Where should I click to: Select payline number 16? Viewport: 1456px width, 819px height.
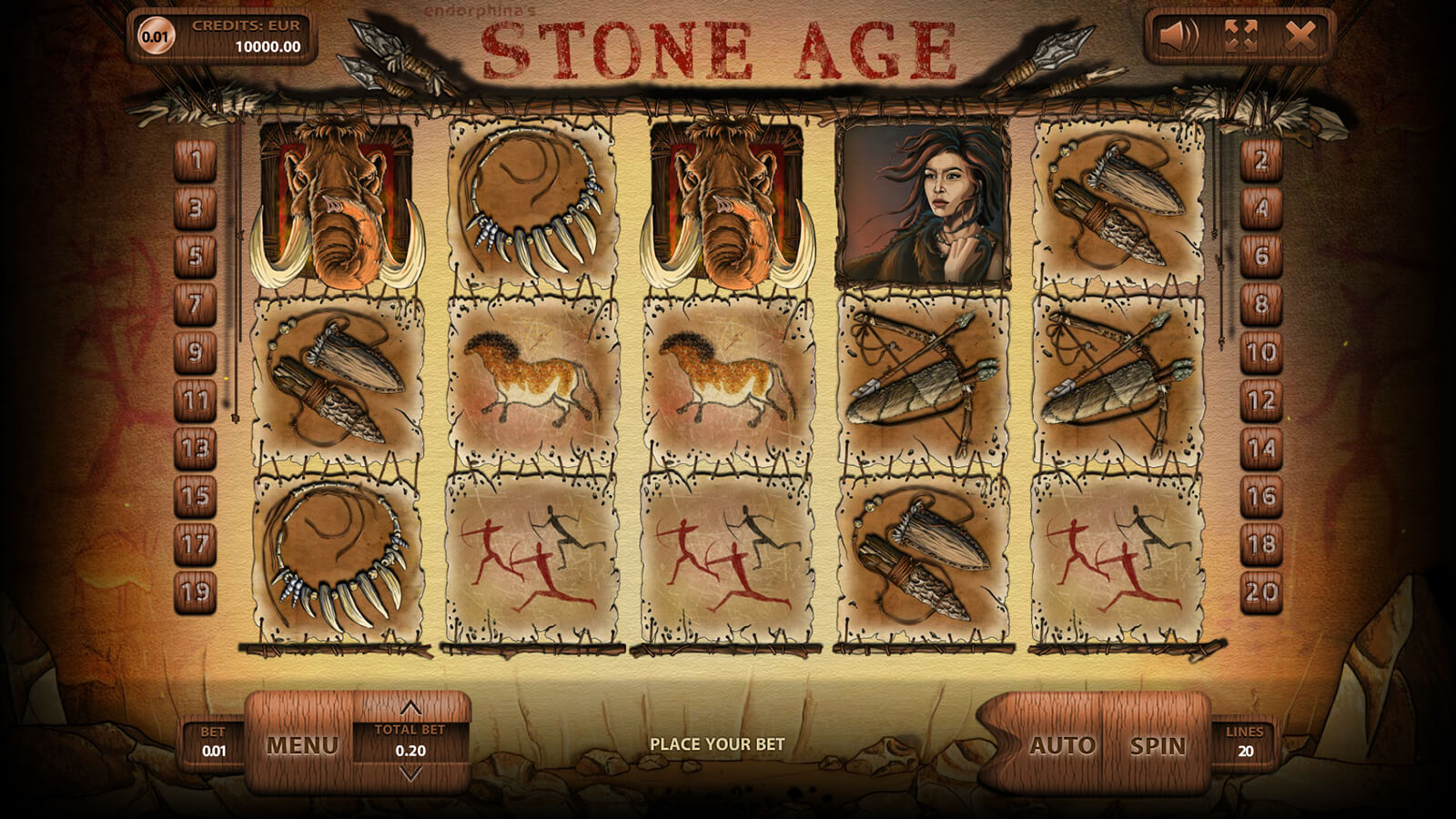click(x=1261, y=496)
